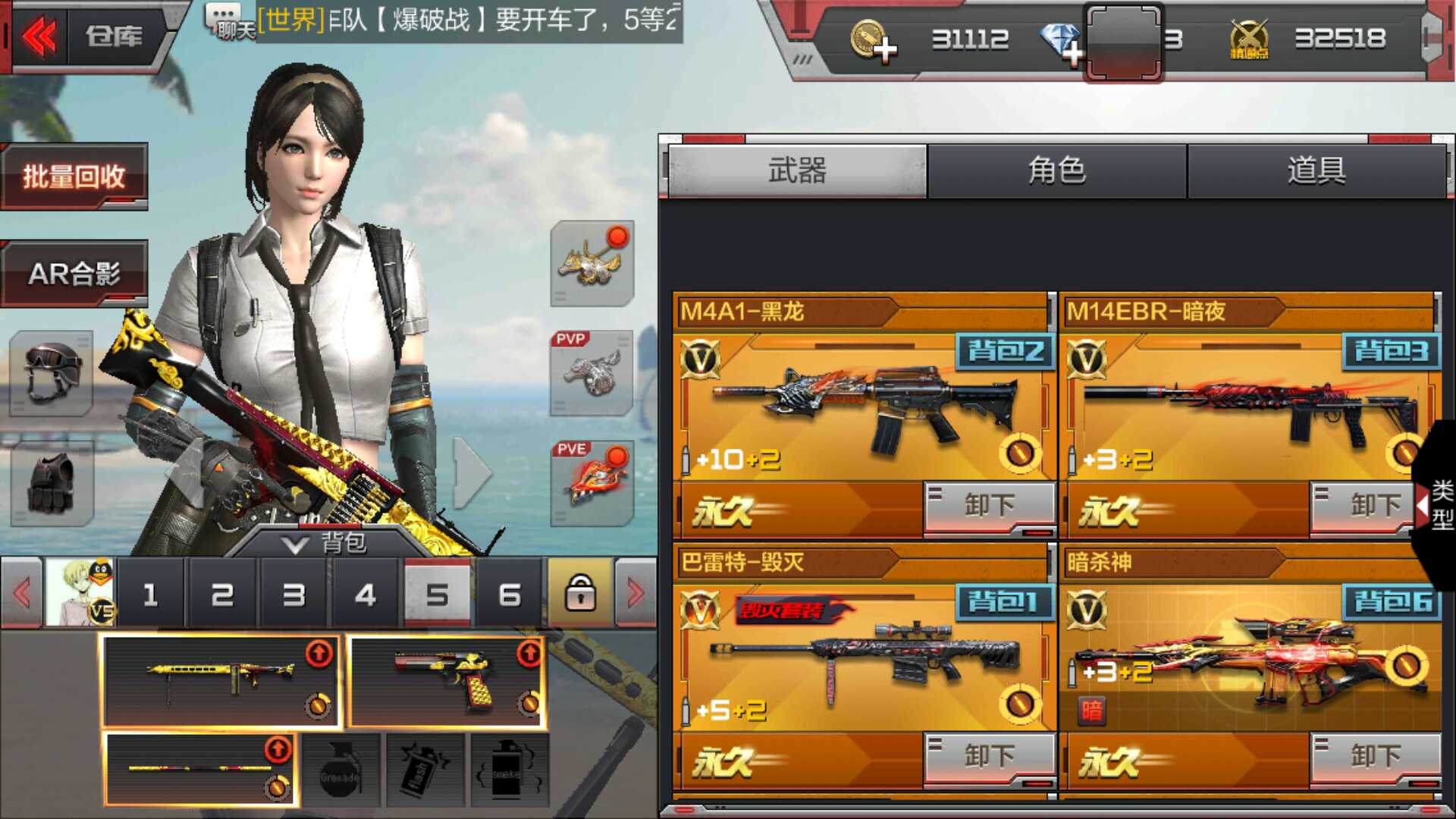This screenshot has width=1456, height=819.
Task: Open the 道具 items tab
Action: pos(1316,171)
